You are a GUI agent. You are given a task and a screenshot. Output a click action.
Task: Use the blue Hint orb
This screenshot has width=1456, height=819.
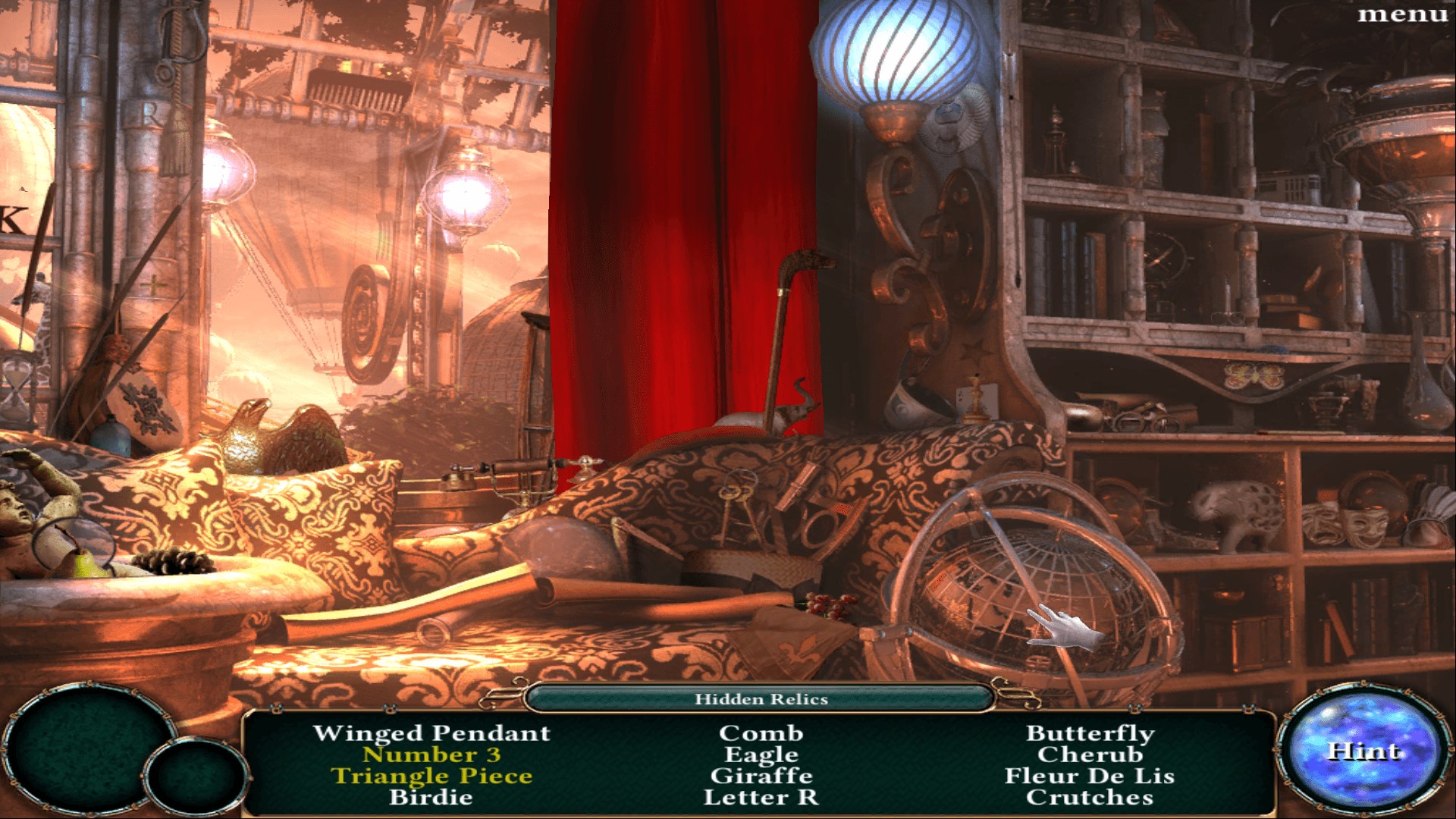pos(1363,751)
